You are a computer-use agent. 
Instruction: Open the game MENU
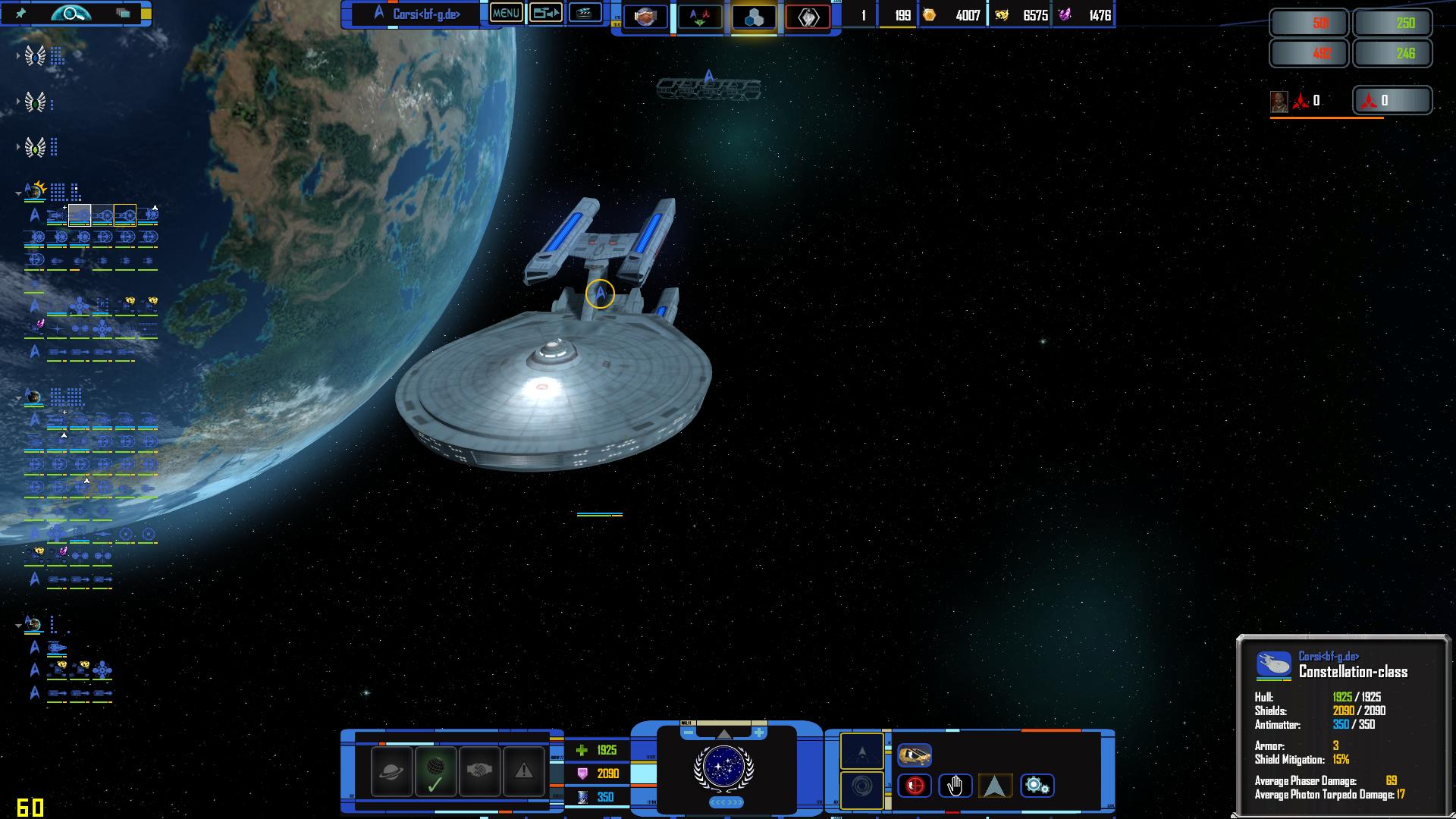coord(506,14)
